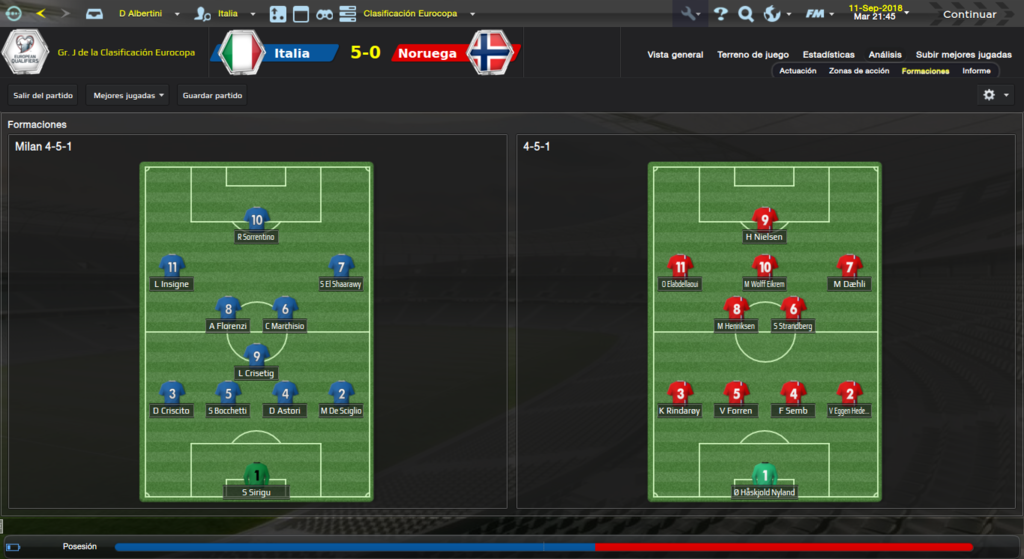Open the Terreno de juego tab
The width and height of the screenshot is (1024, 559).
(x=753, y=54)
